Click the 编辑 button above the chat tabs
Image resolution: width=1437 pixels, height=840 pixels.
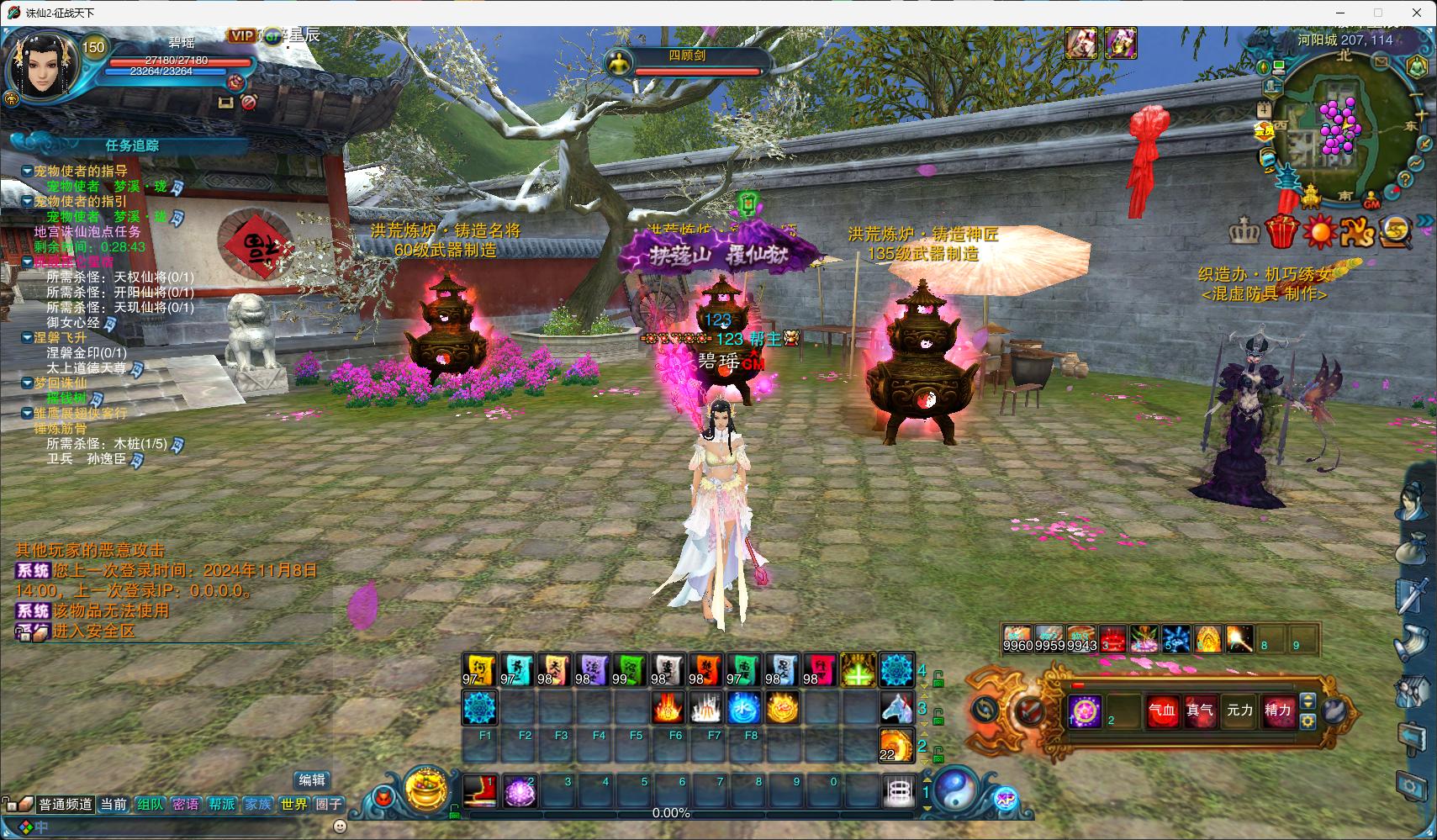[312, 780]
